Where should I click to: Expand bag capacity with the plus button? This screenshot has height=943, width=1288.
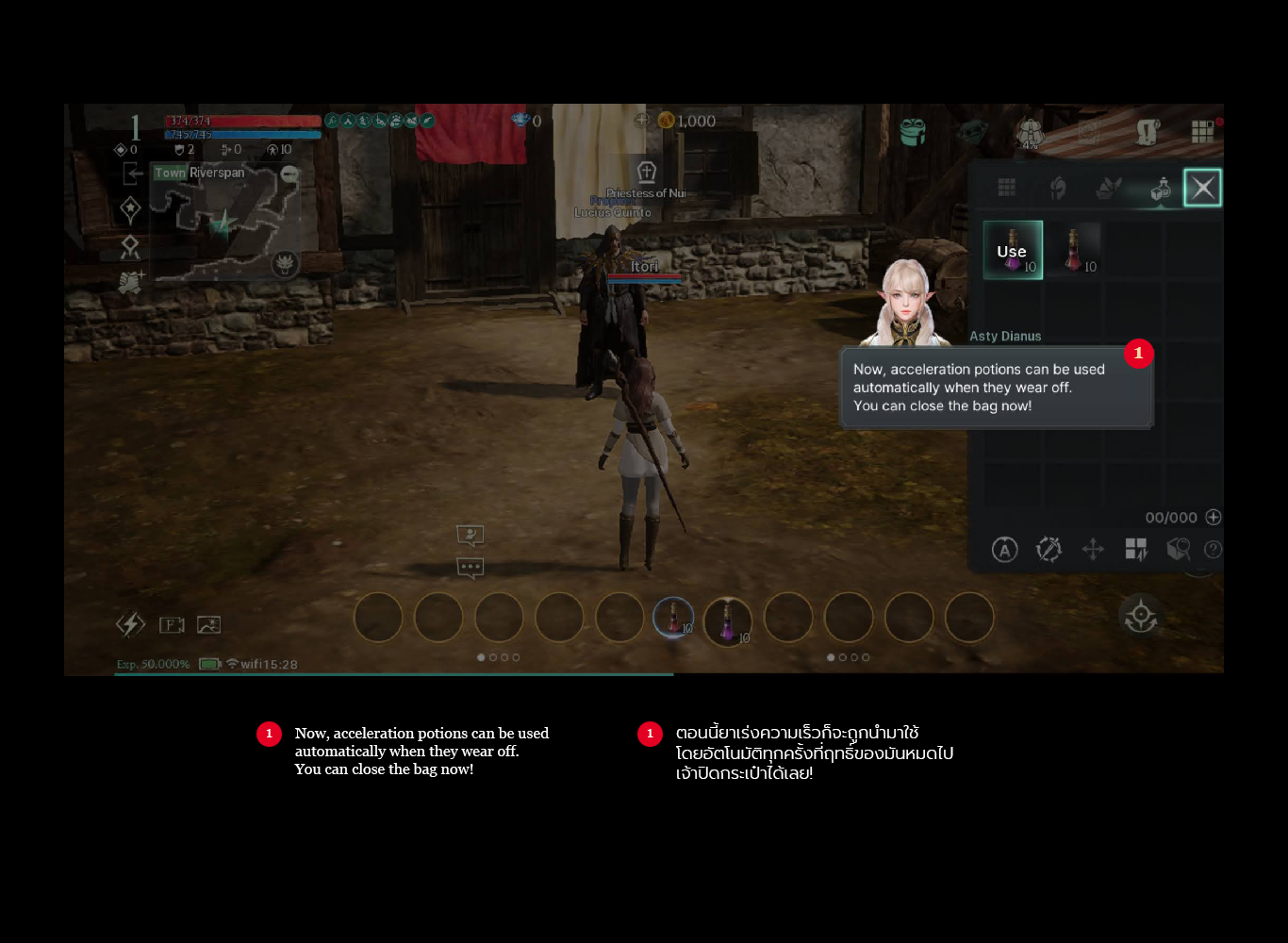click(x=1214, y=517)
